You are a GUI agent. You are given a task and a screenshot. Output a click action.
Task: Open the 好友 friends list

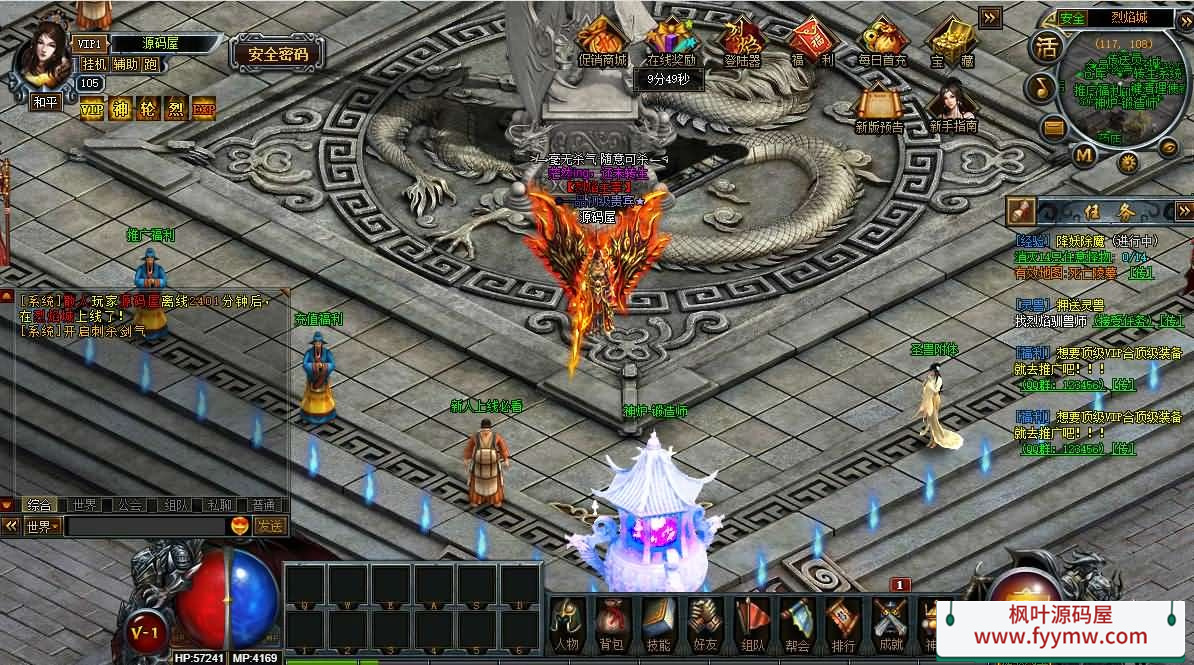[x=705, y=623]
